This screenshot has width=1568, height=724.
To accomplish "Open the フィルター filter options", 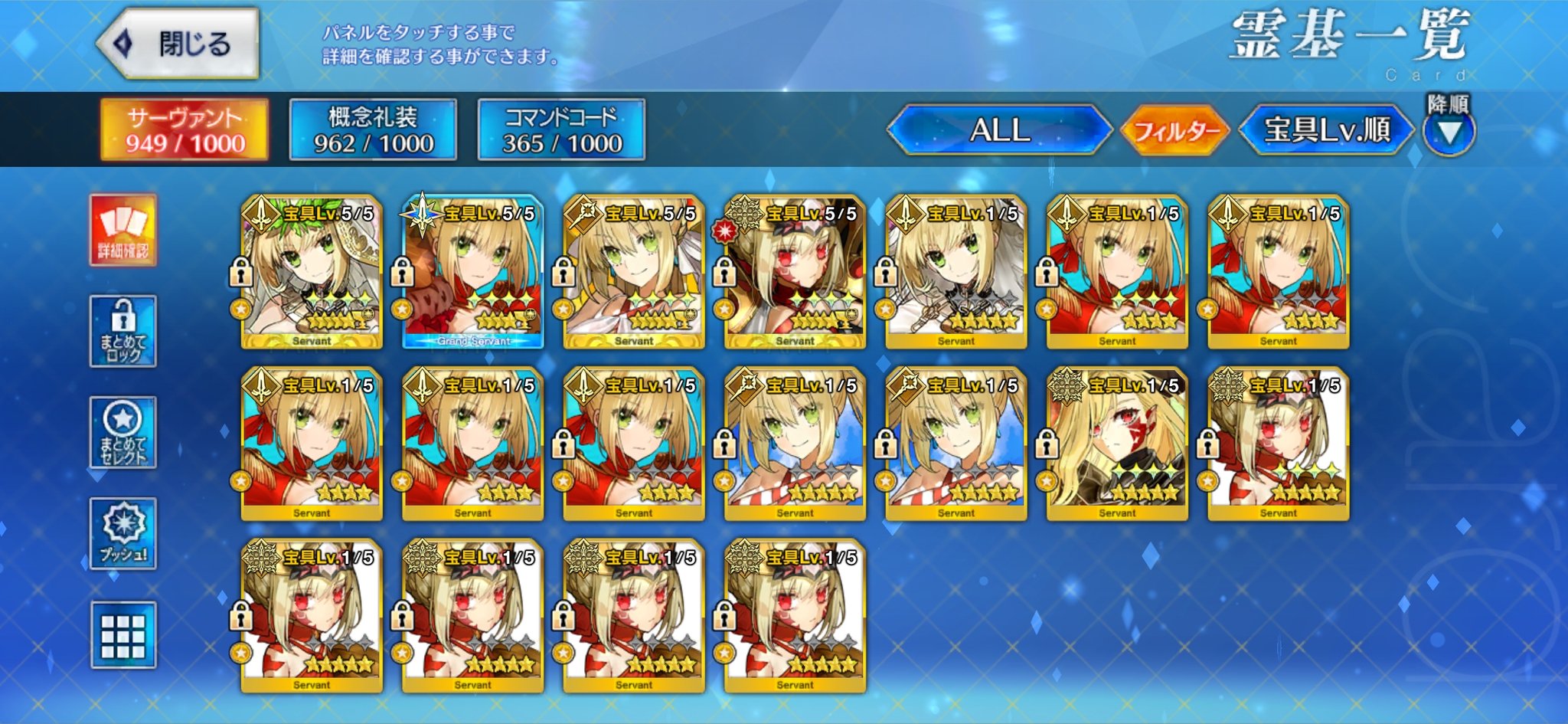I will 1175,131.
